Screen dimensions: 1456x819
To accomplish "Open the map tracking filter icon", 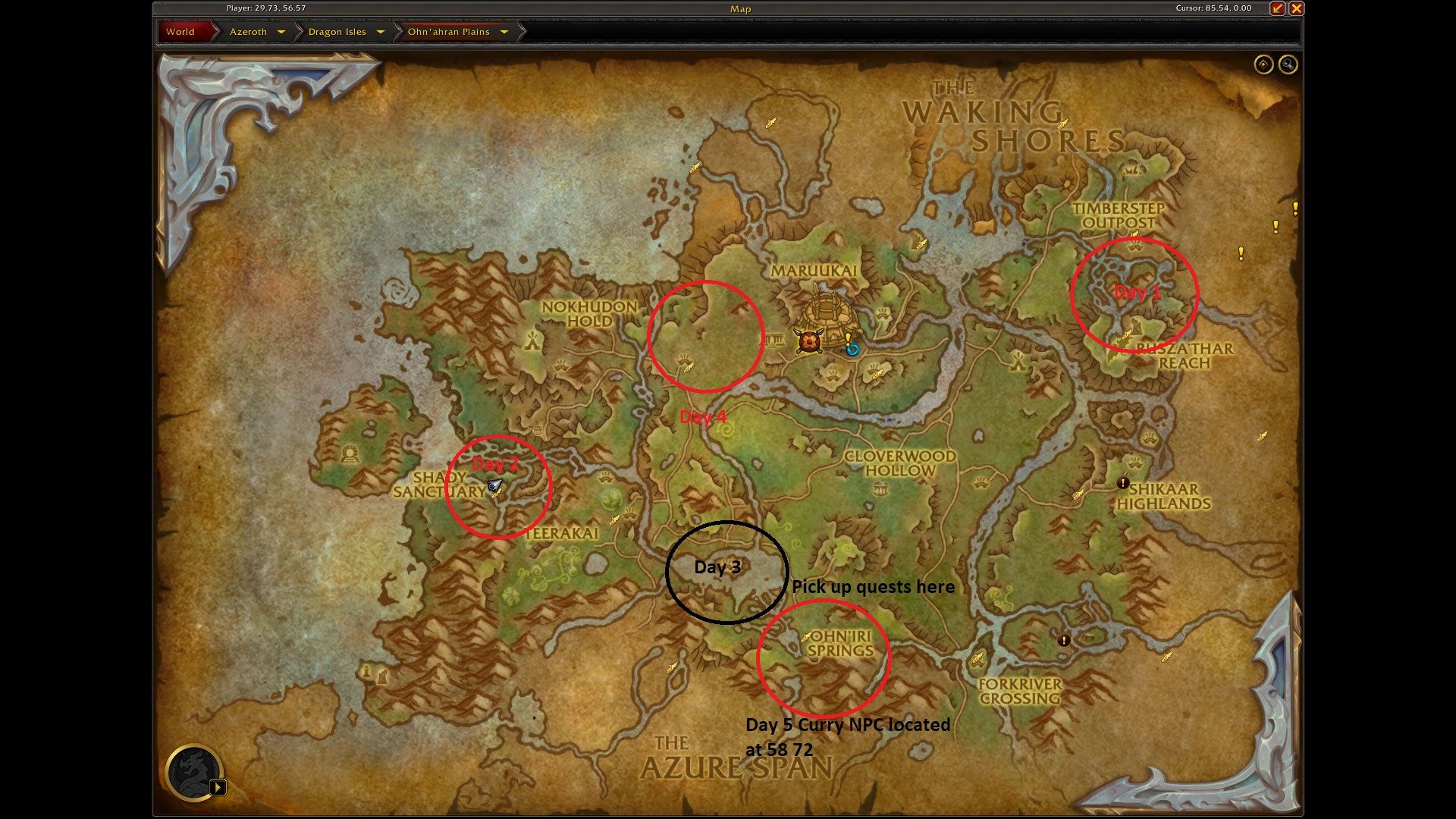I will pyautogui.click(x=1263, y=65).
